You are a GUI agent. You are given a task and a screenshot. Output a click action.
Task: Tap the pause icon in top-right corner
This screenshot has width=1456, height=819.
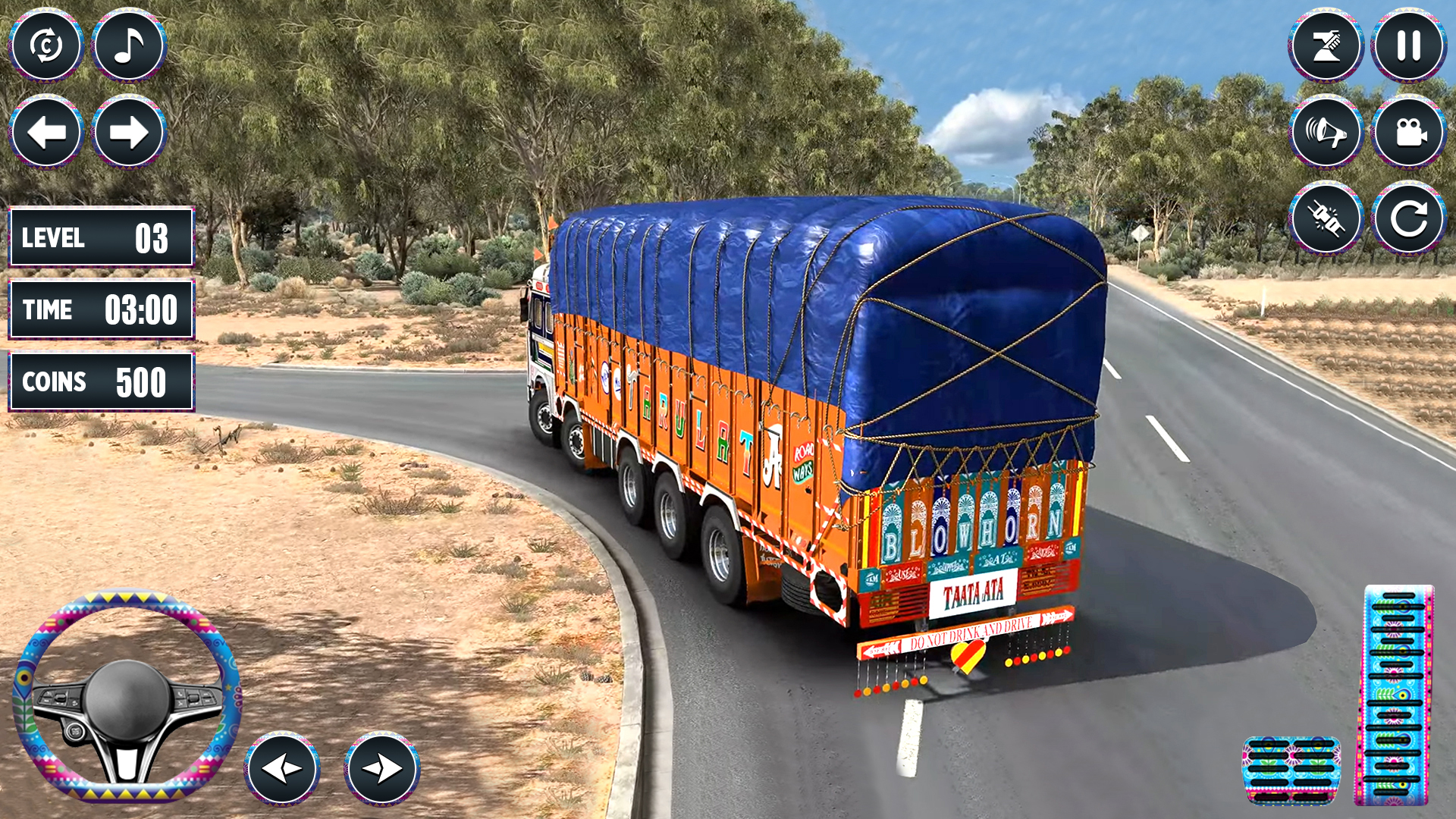pos(1407,45)
